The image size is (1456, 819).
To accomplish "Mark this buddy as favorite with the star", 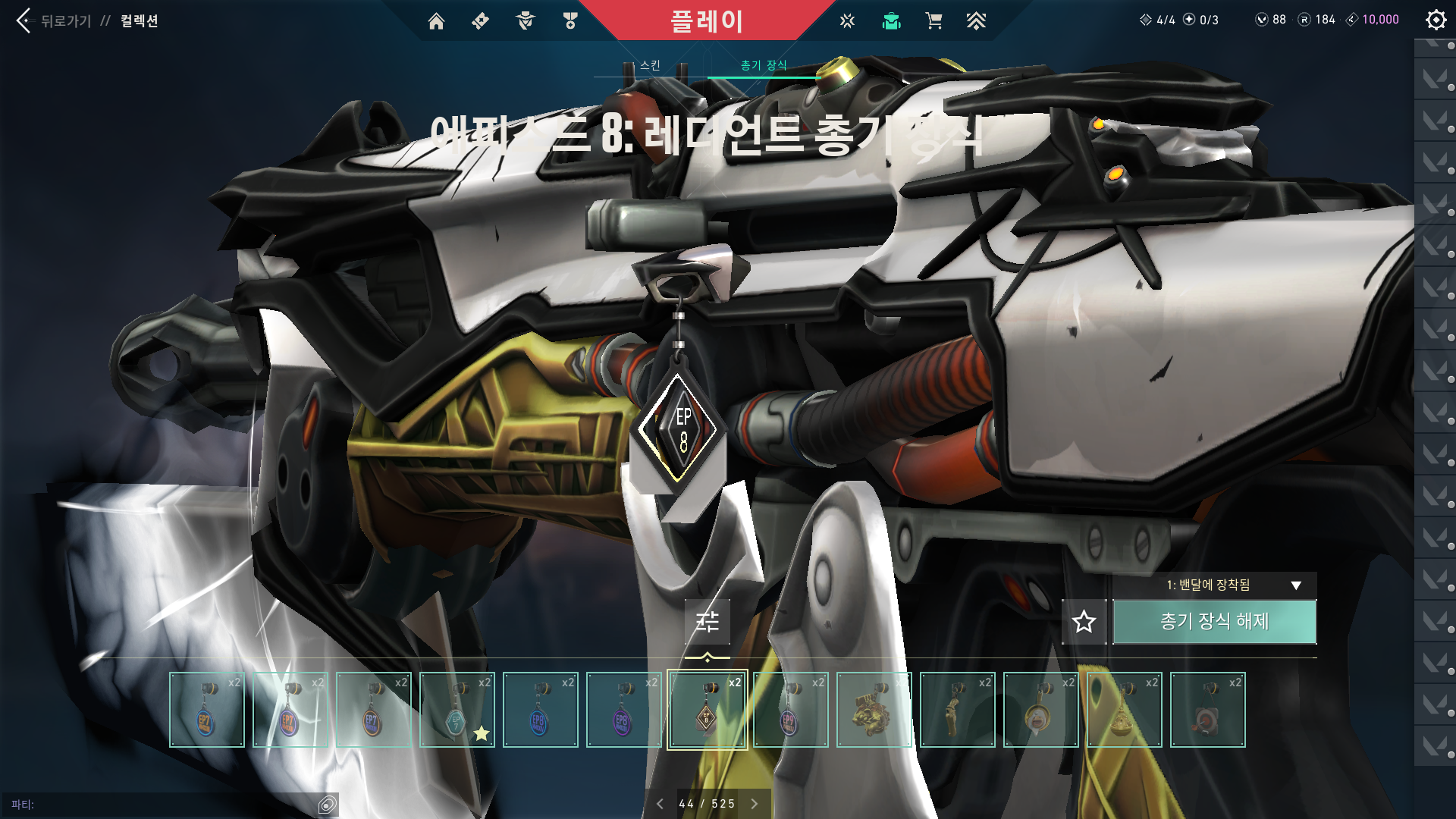I will pos(1084,622).
